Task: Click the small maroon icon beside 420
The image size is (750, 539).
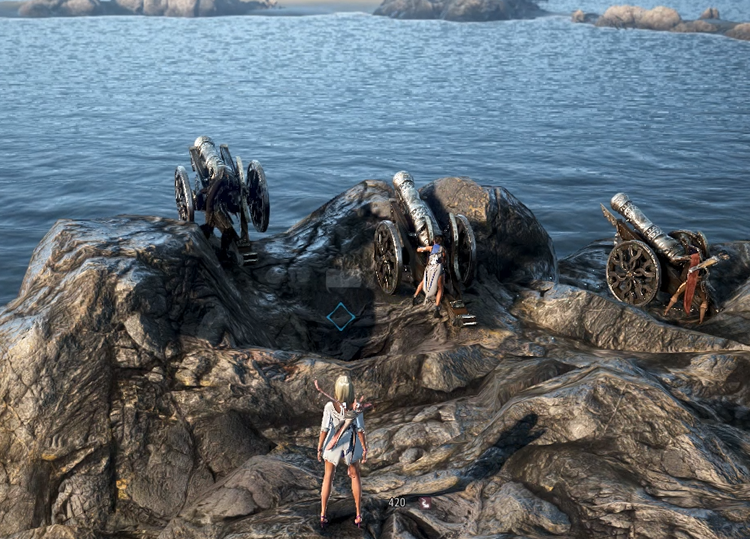Action: pyautogui.click(x=426, y=502)
